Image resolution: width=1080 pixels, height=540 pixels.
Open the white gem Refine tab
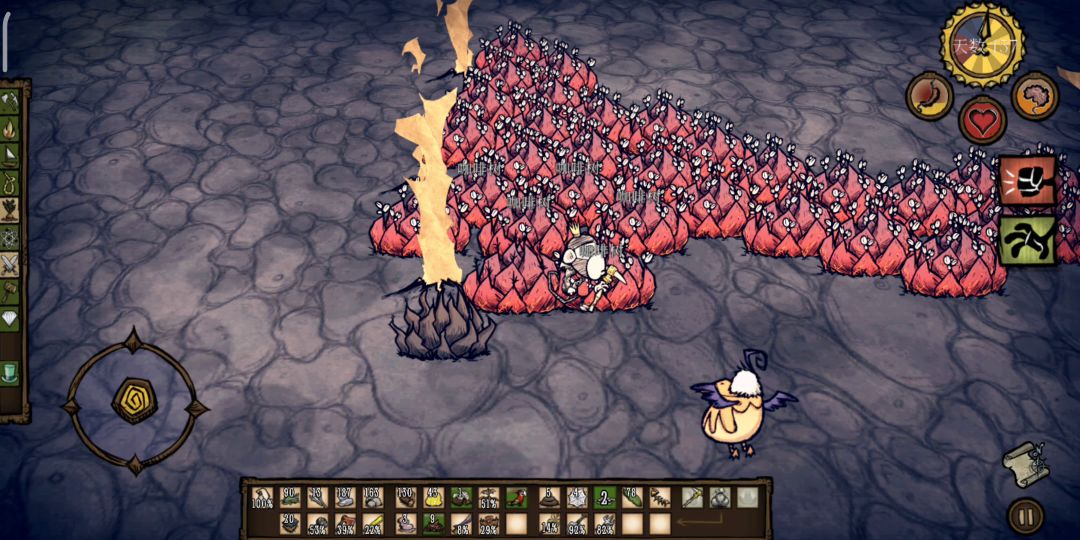tap(12, 319)
